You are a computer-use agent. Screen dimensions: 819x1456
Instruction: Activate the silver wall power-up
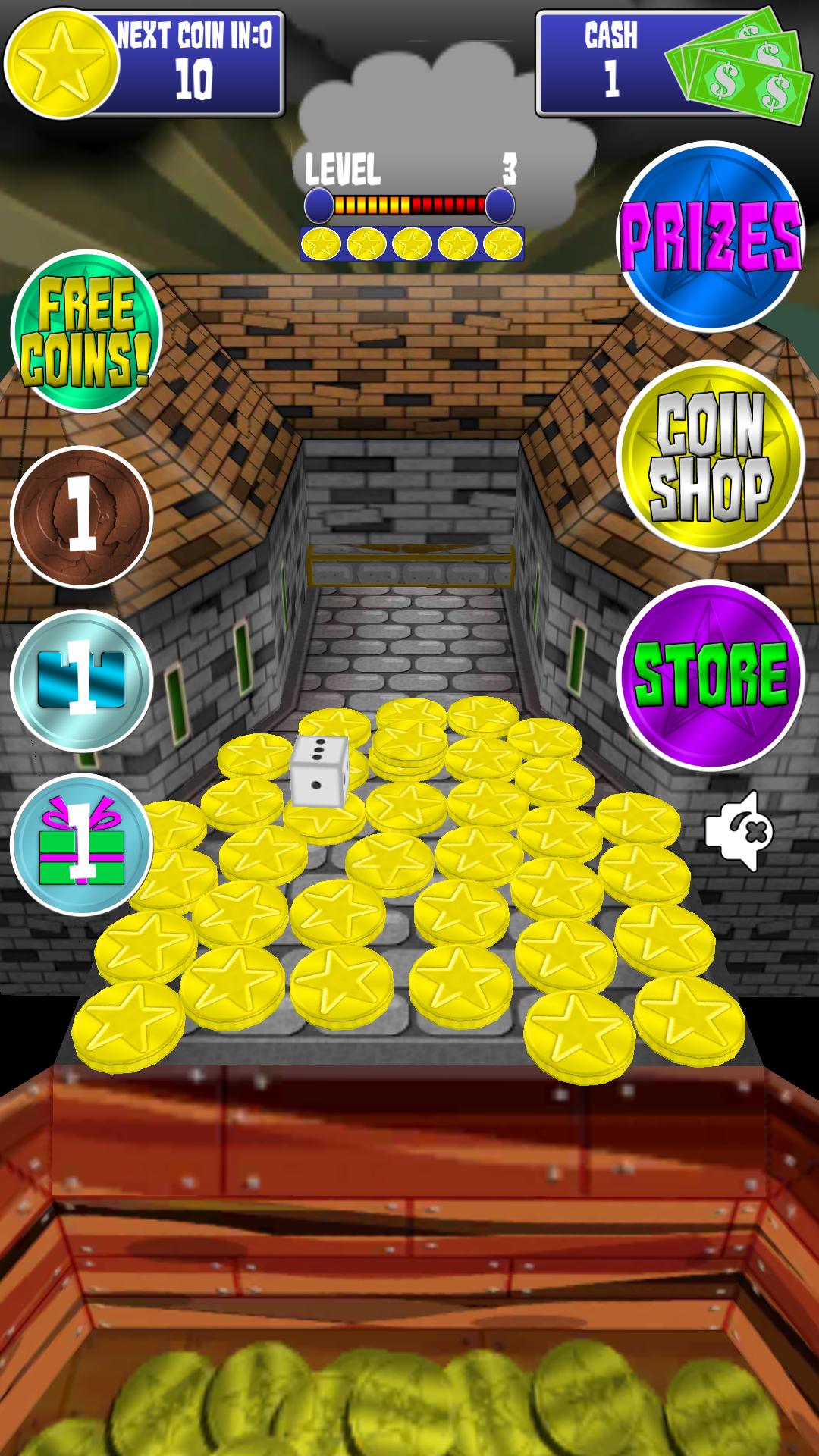(82, 681)
